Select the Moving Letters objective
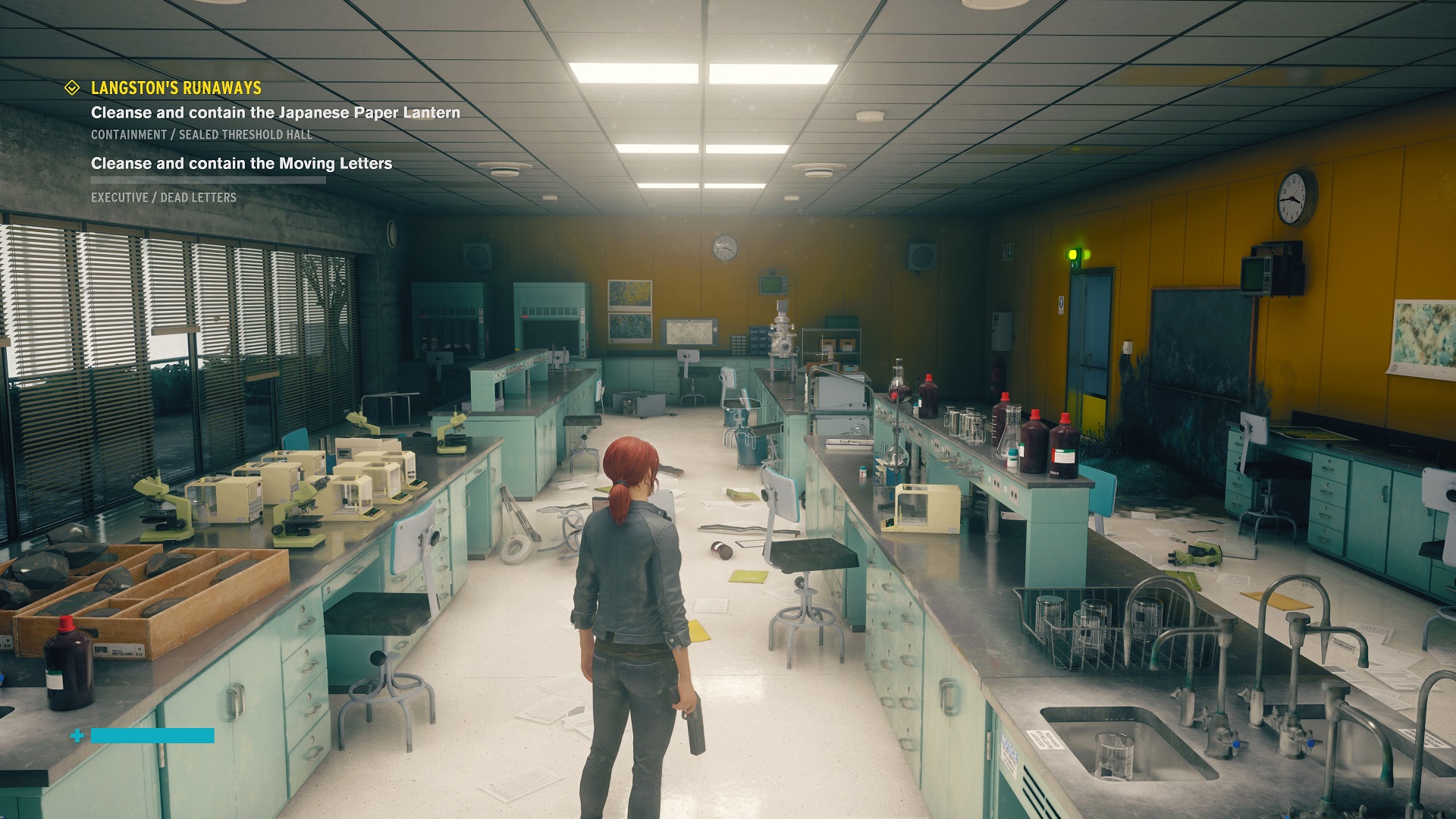The width and height of the screenshot is (1456, 819). point(241,164)
